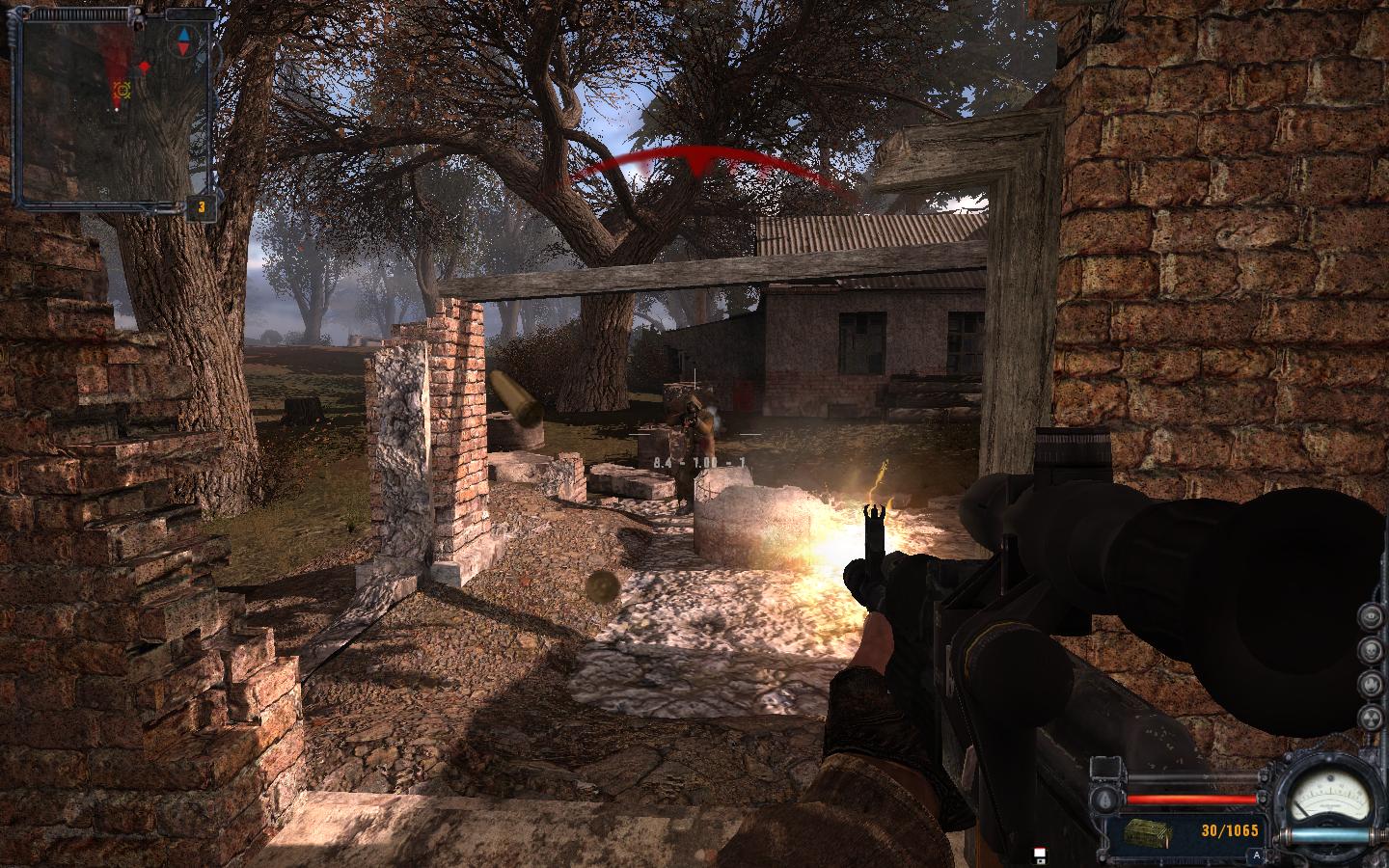Click the eye visibility indicator icon
The width and height of the screenshot is (1389, 868).
coord(1371,617)
